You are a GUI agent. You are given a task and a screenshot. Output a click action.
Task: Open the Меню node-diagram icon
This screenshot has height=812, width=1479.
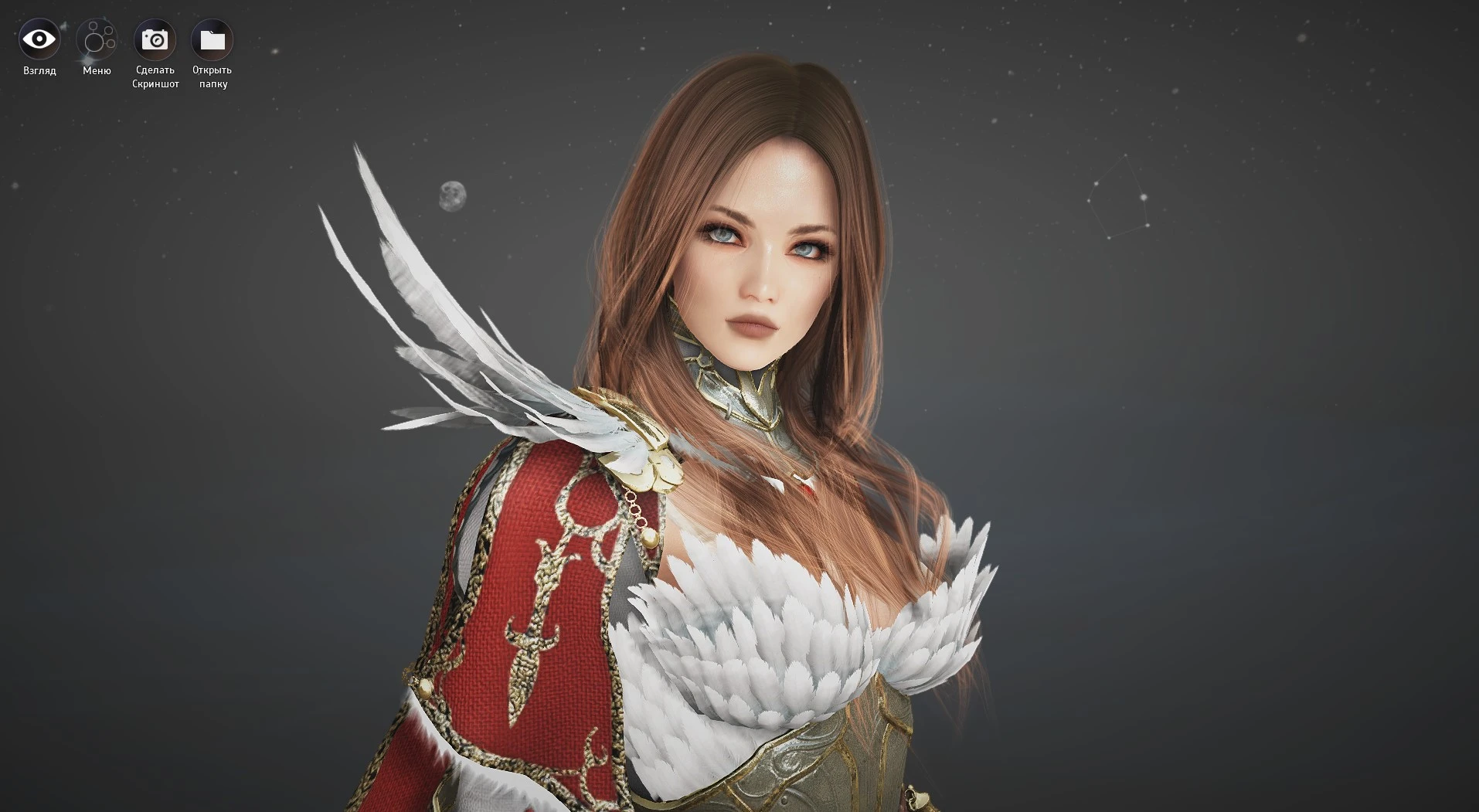pyautogui.click(x=97, y=40)
